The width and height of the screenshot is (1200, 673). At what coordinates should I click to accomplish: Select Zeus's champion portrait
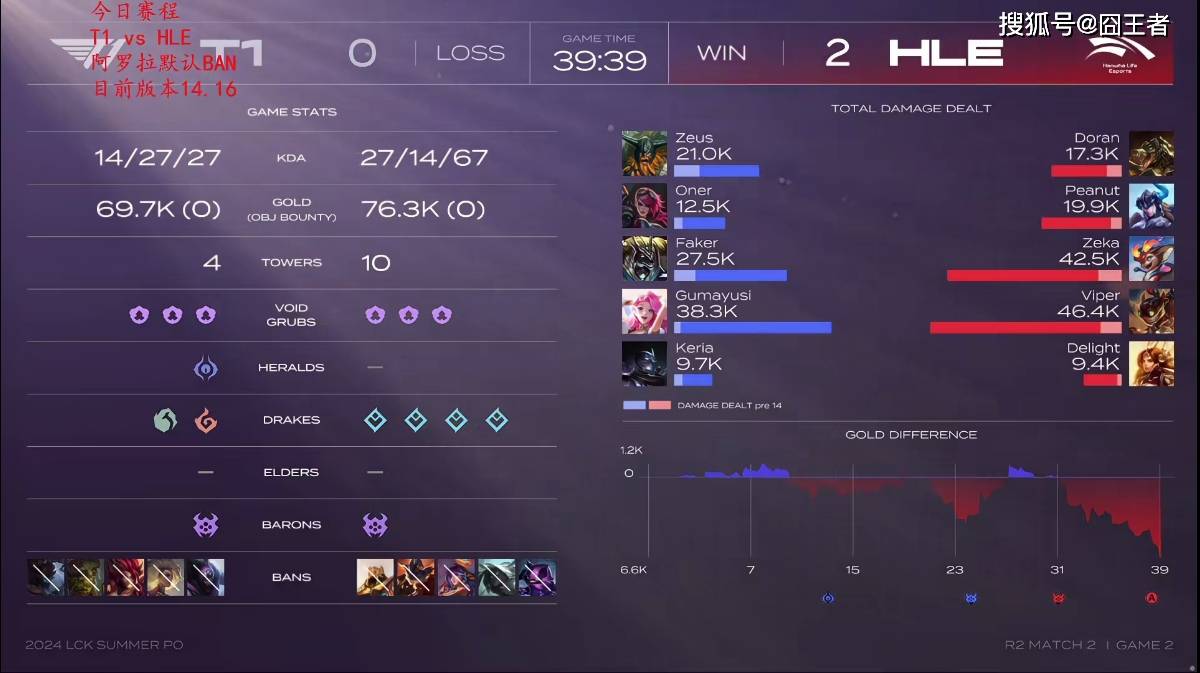tap(644, 154)
